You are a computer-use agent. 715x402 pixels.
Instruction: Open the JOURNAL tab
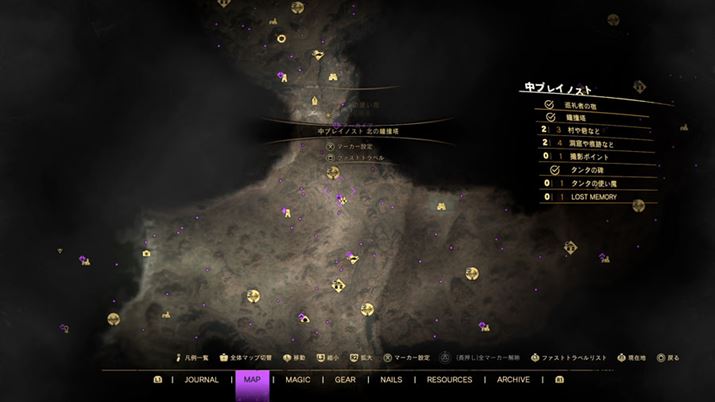[201, 380]
